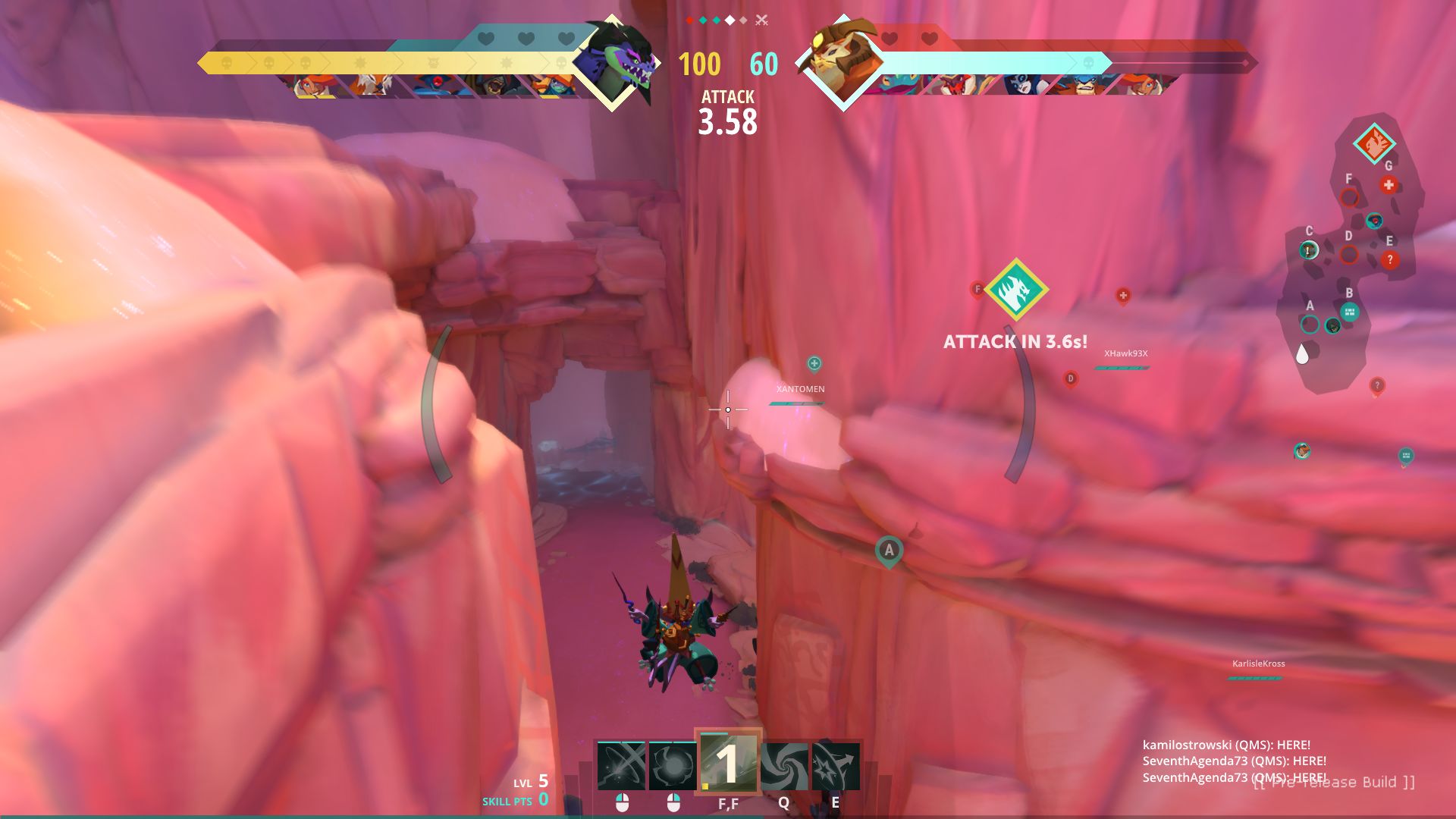Trigger the focus ability marked with 1
The width and height of the screenshot is (1456, 819).
[x=728, y=764]
